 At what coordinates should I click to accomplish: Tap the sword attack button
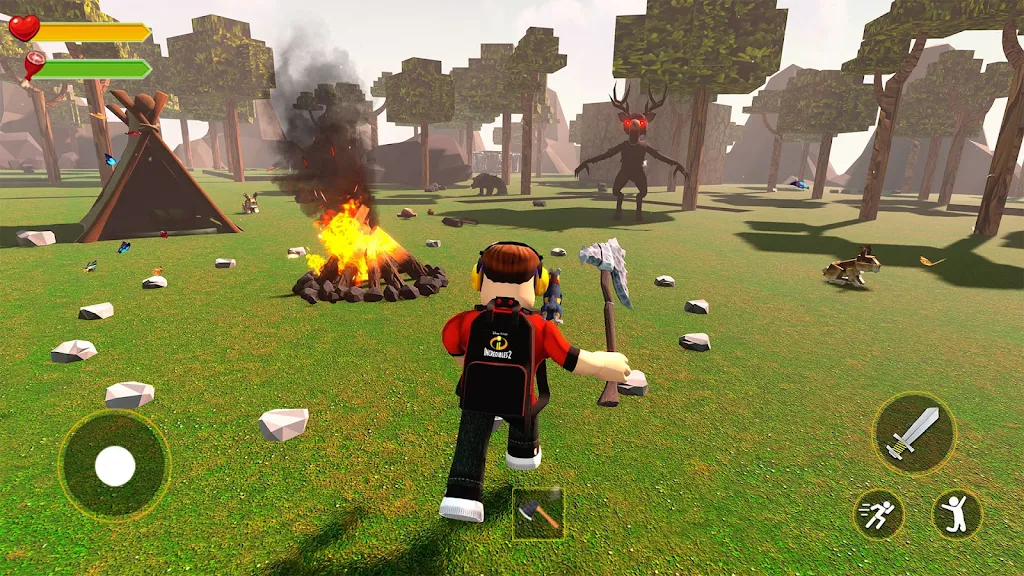pos(913,433)
